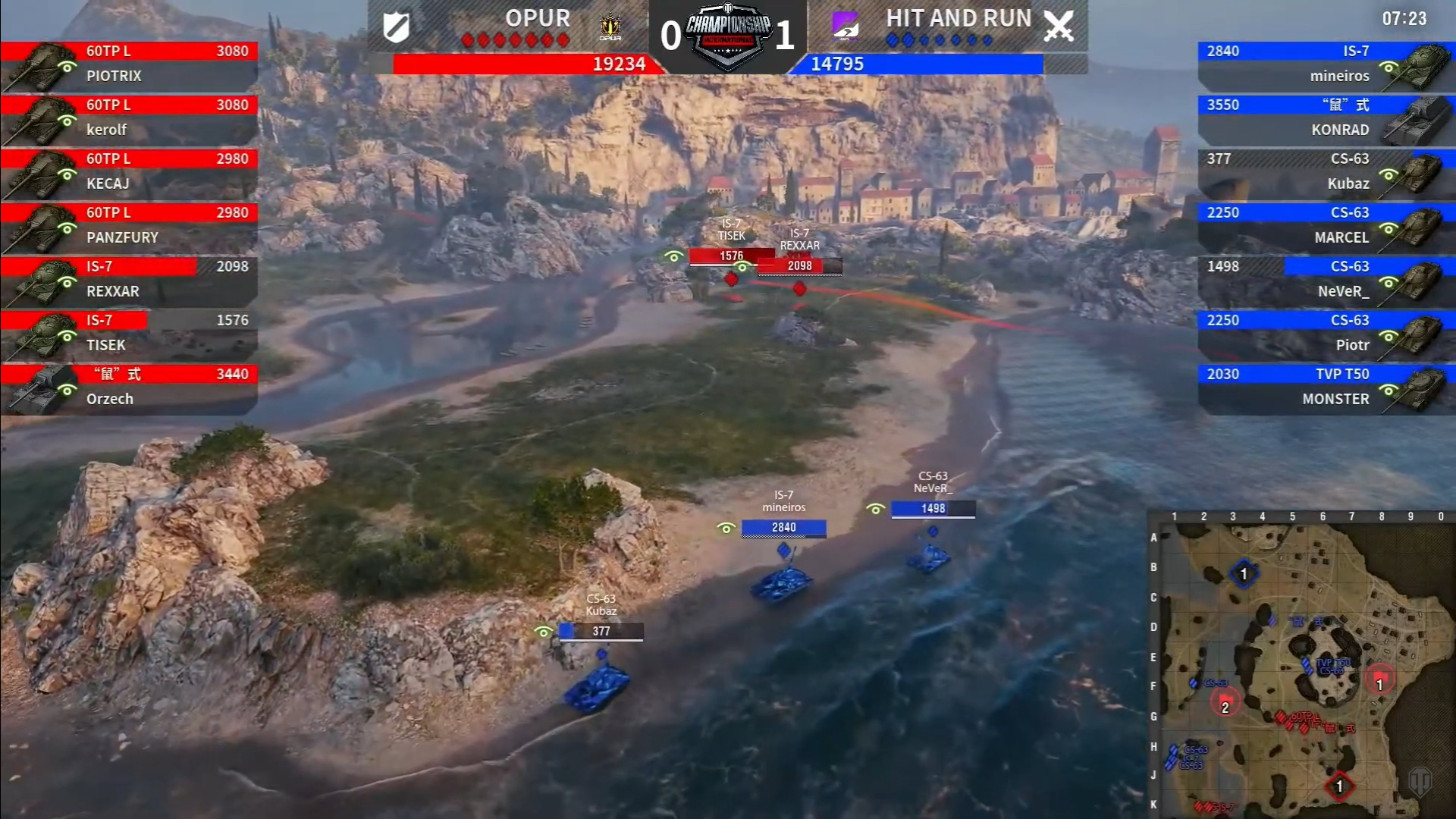Click MARCEL's CS-63 roster entry
The height and width of the screenshot is (819, 1456).
coord(1326,226)
